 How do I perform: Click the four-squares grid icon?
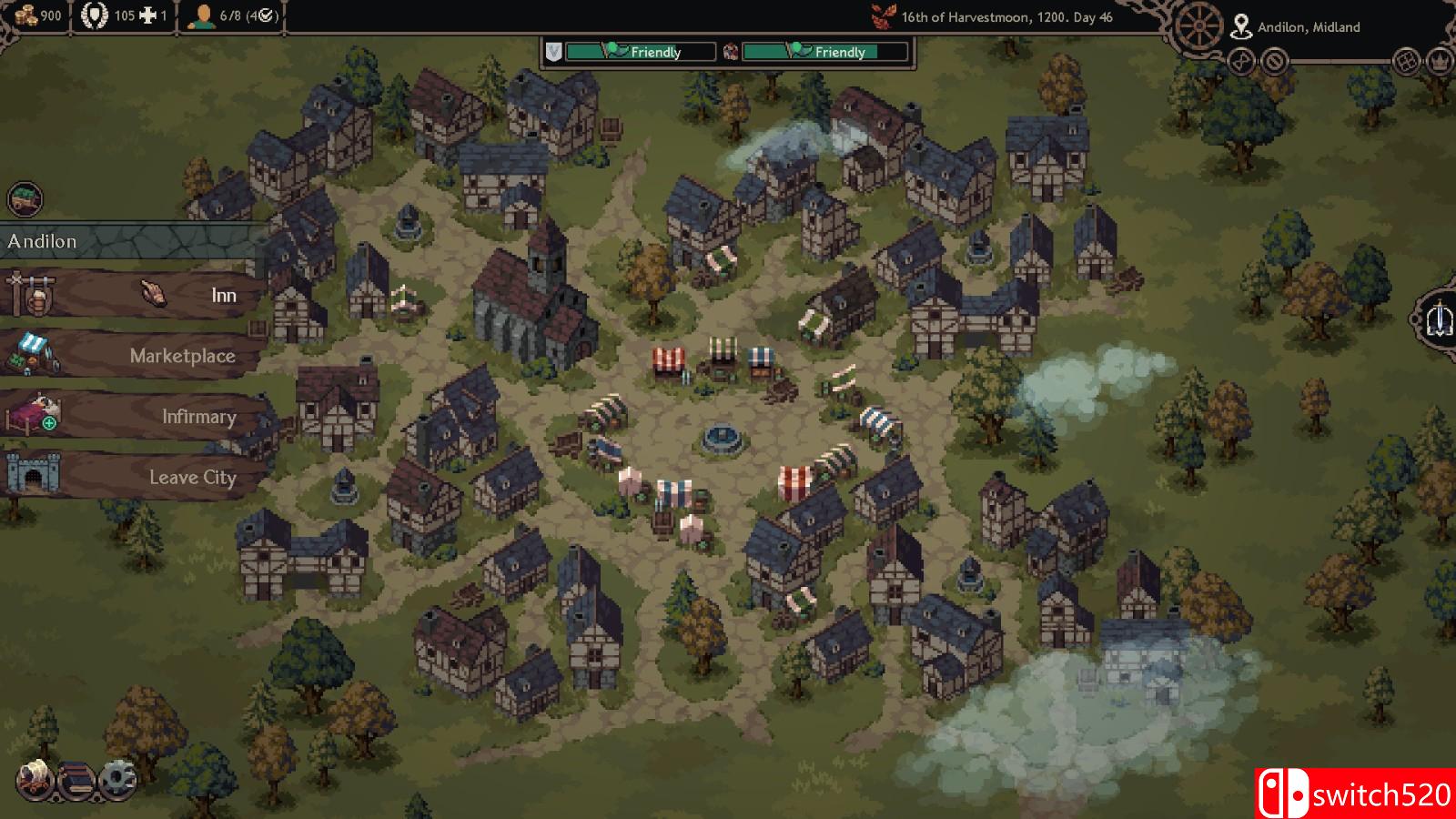coord(1407,62)
